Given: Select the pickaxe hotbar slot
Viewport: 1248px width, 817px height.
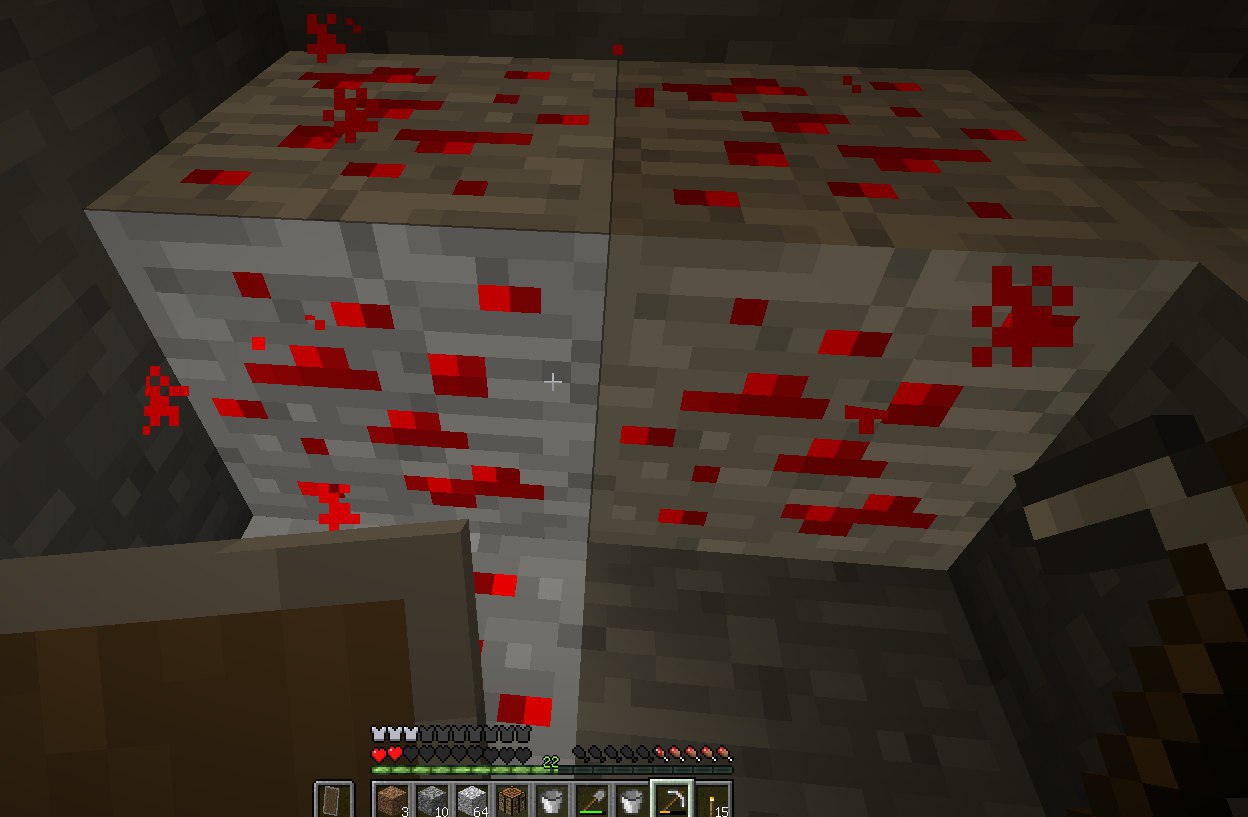Looking at the screenshot, I should [x=671, y=800].
